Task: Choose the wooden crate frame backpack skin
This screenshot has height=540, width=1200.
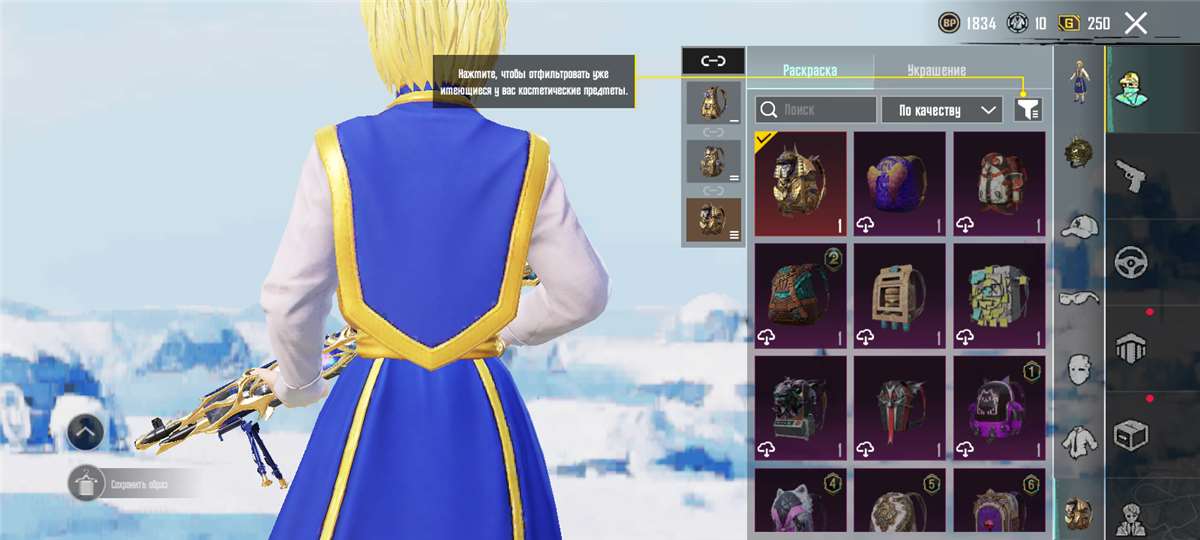Action: tap(899, 296)
